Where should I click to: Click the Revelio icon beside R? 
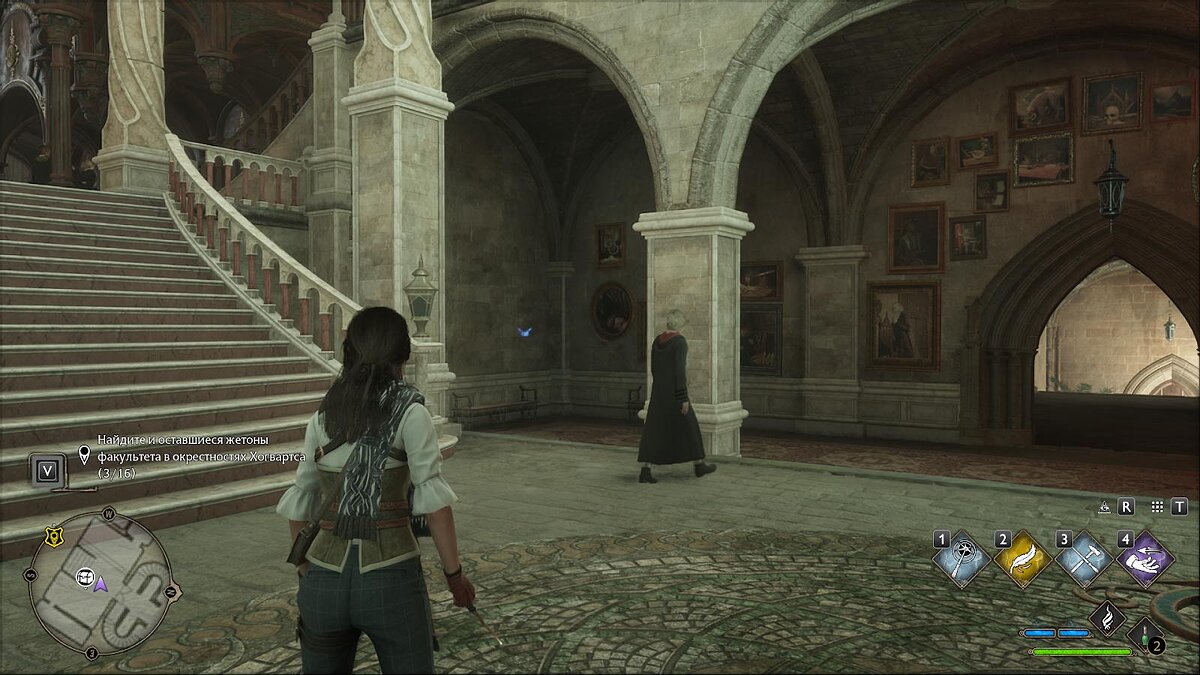click(x=1105, y=507)
